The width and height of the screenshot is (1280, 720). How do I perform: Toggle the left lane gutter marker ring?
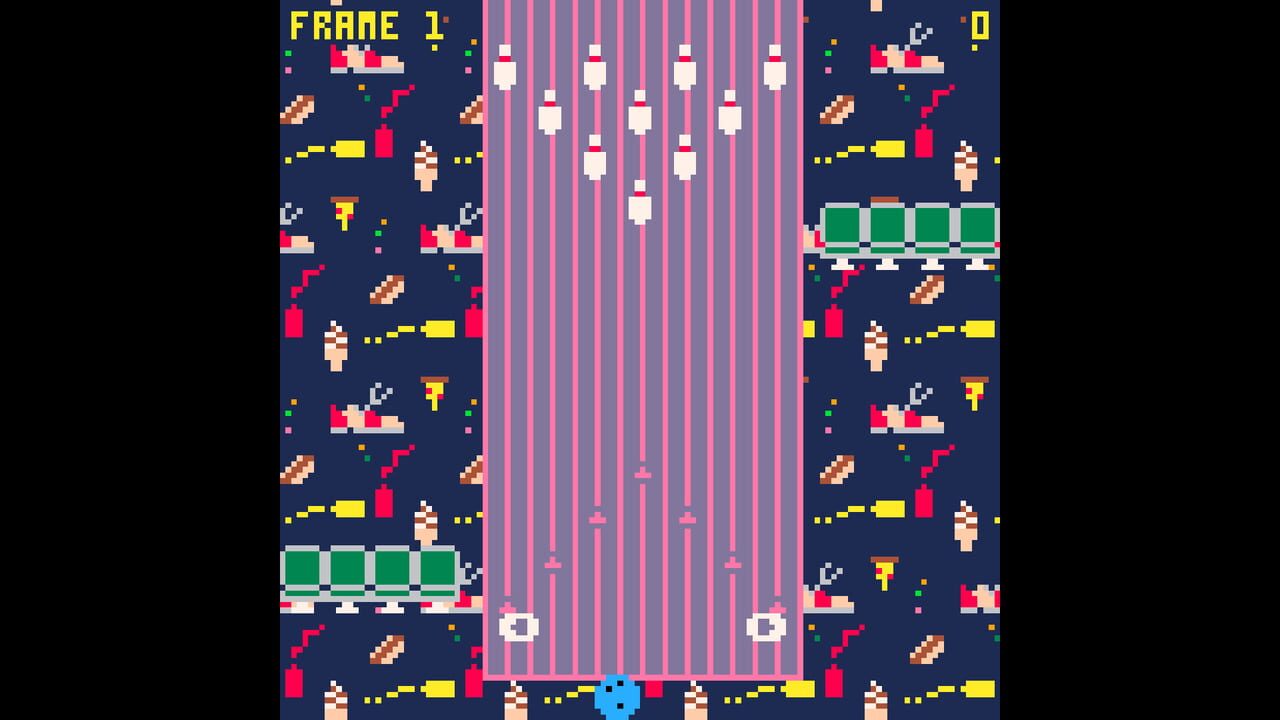tap(518, 627)
